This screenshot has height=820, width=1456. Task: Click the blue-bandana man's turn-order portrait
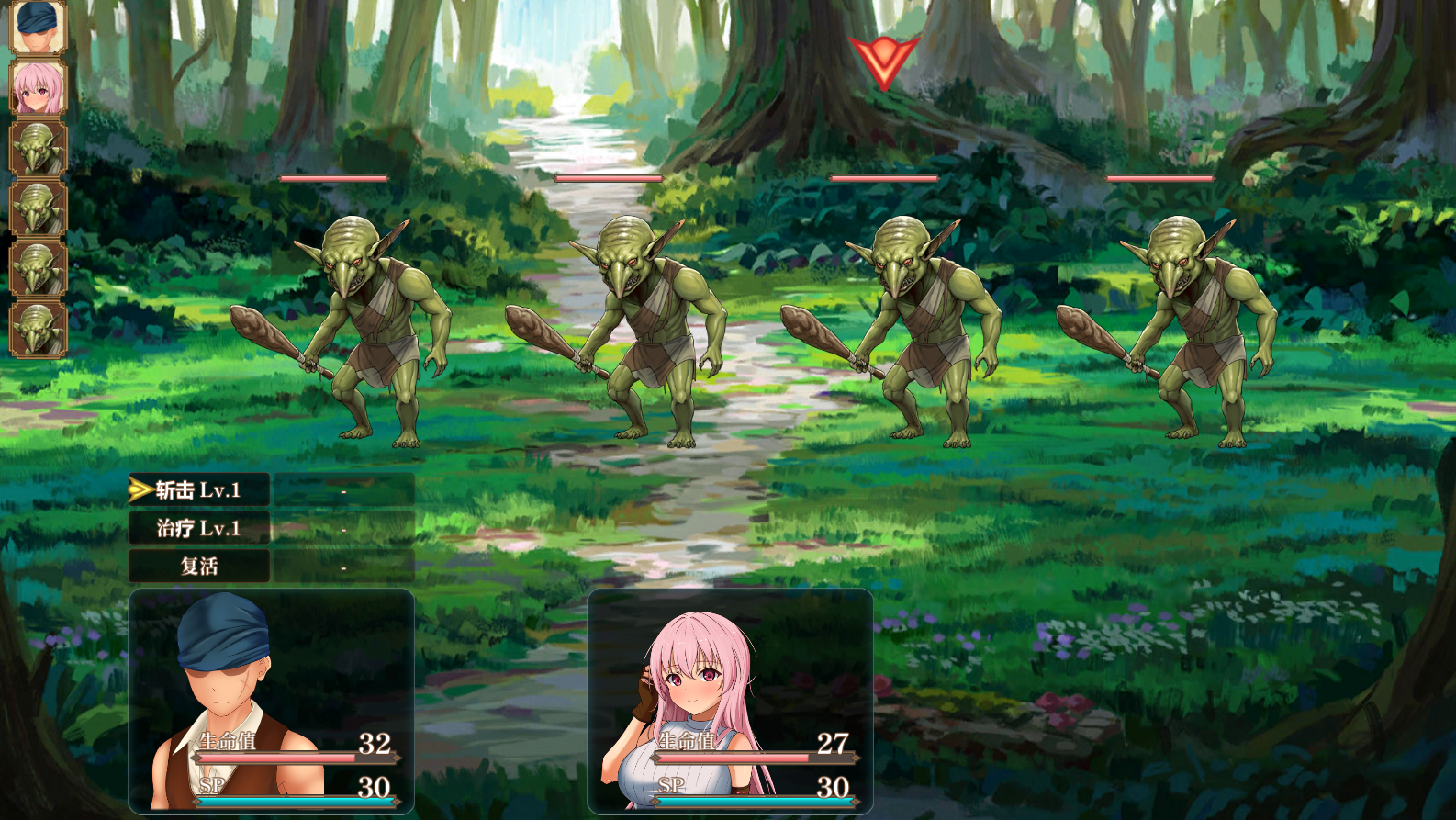coord(38,27)
